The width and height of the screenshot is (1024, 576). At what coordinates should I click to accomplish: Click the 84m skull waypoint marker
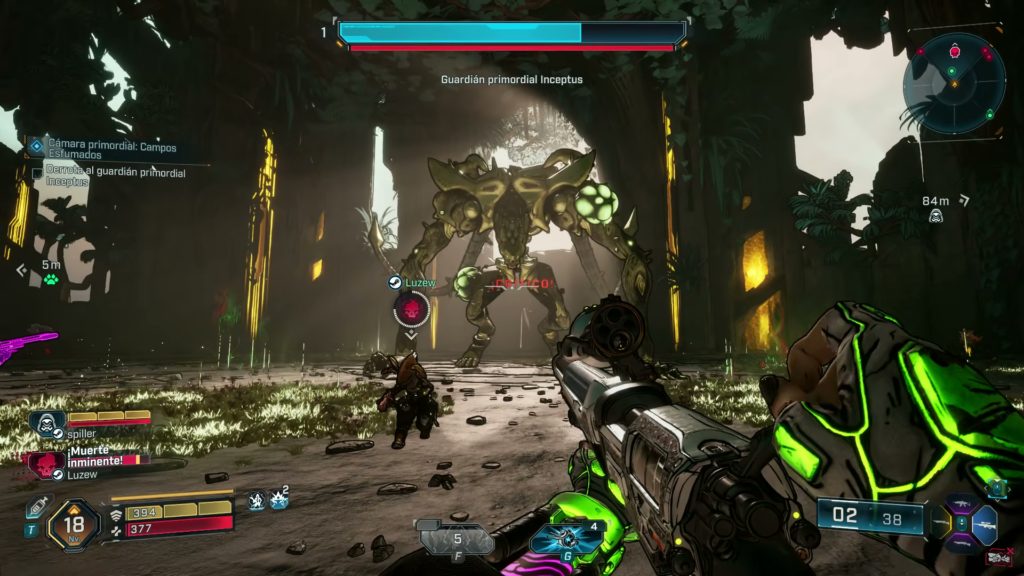(x=936, y=215)
